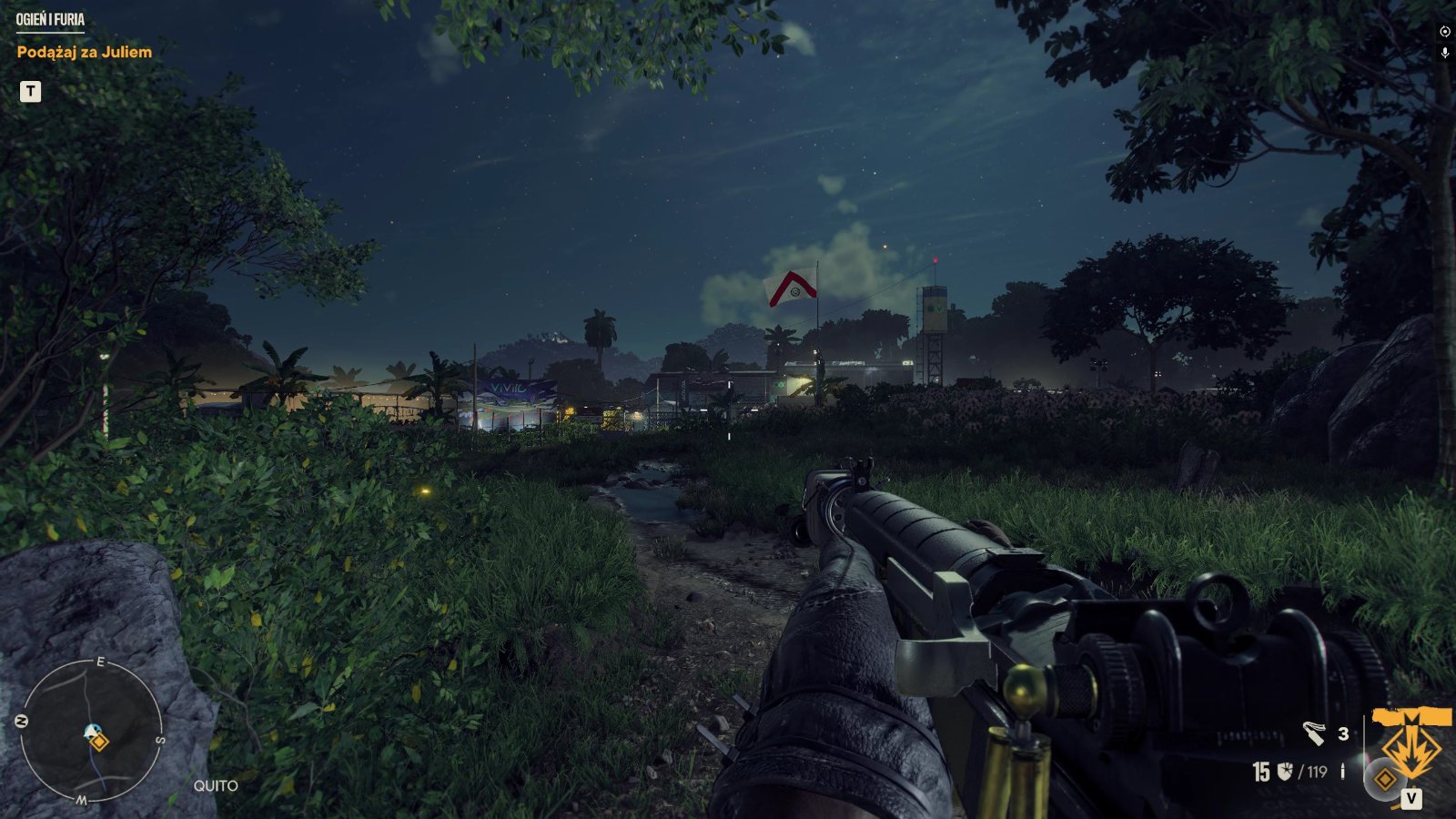Screen dimensions: 1456x819
Task: Select the orange diamond objective marker on minimap
Action: pos(99,743)
